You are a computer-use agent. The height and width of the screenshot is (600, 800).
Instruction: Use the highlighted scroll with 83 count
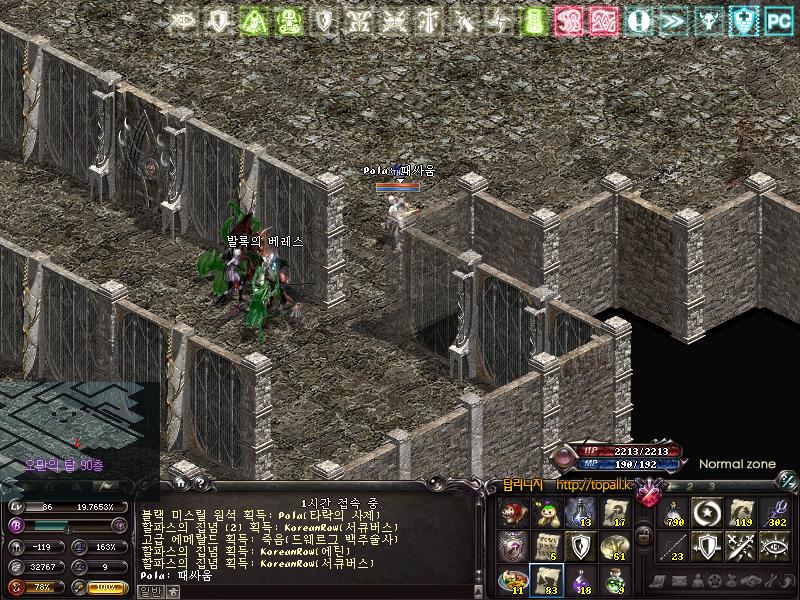547,578
